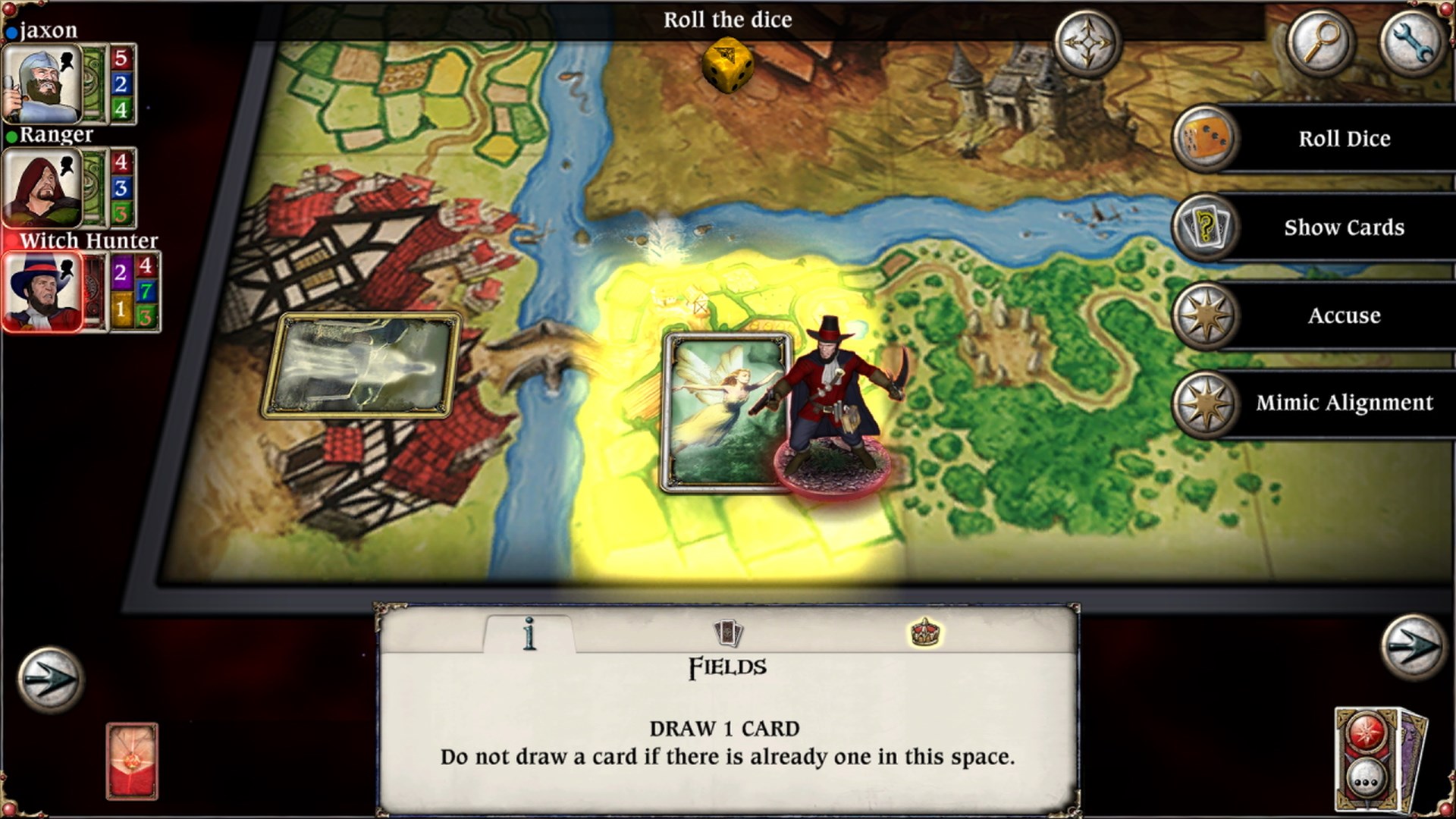Click the question-mark cards icon beside Show Cards

1206,227
